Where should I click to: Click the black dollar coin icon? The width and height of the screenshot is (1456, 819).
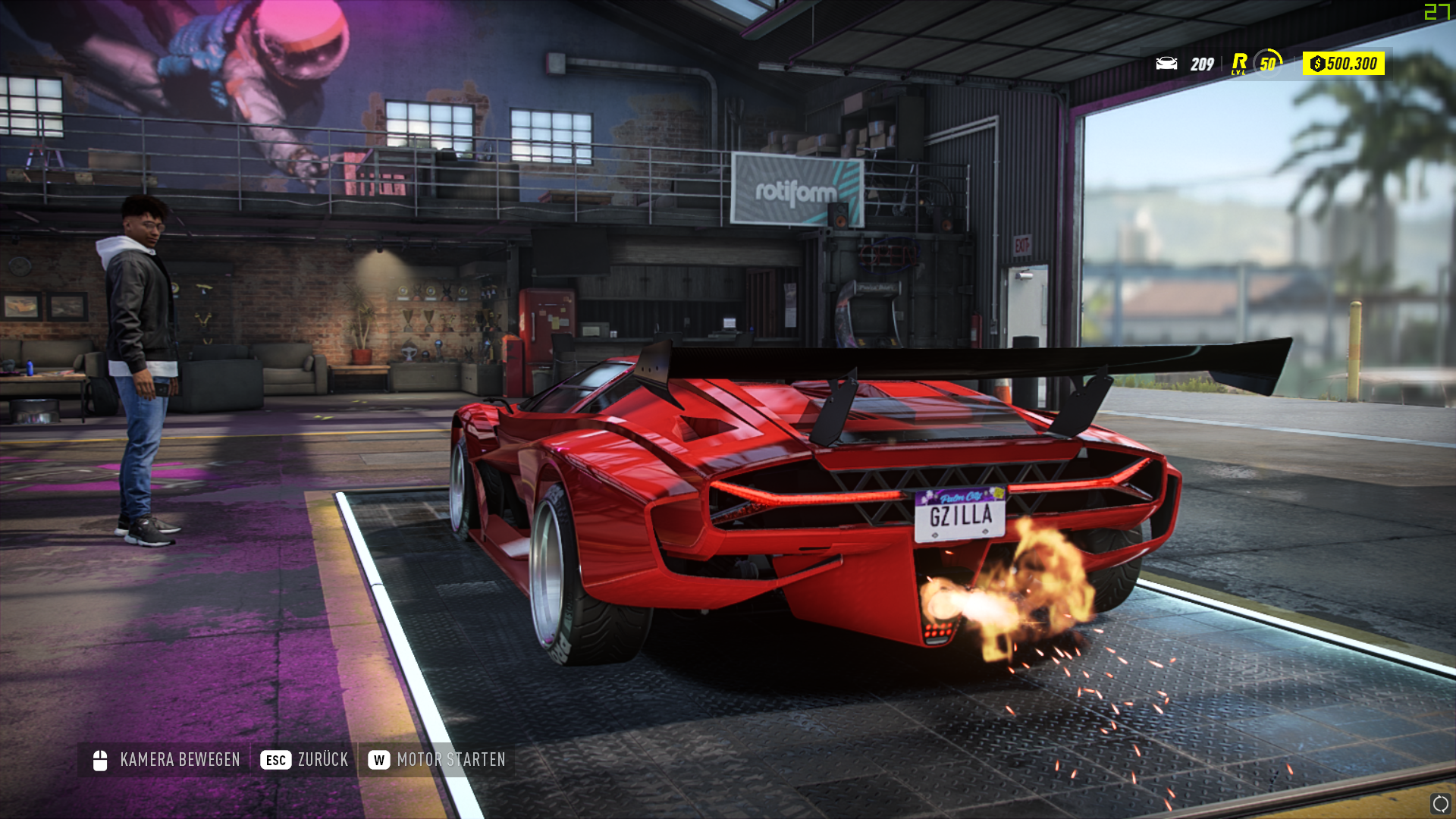point(1318,65)
